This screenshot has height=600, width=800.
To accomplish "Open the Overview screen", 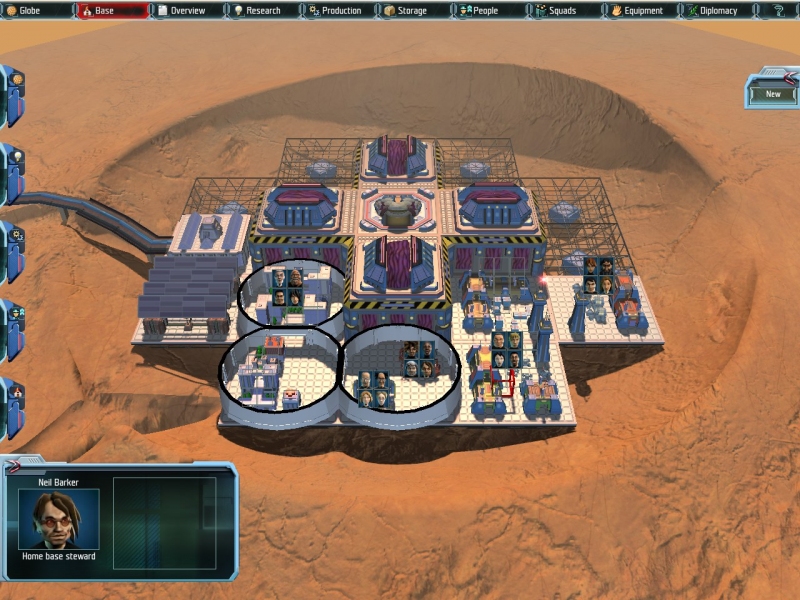I will click(x=187, y=11).
